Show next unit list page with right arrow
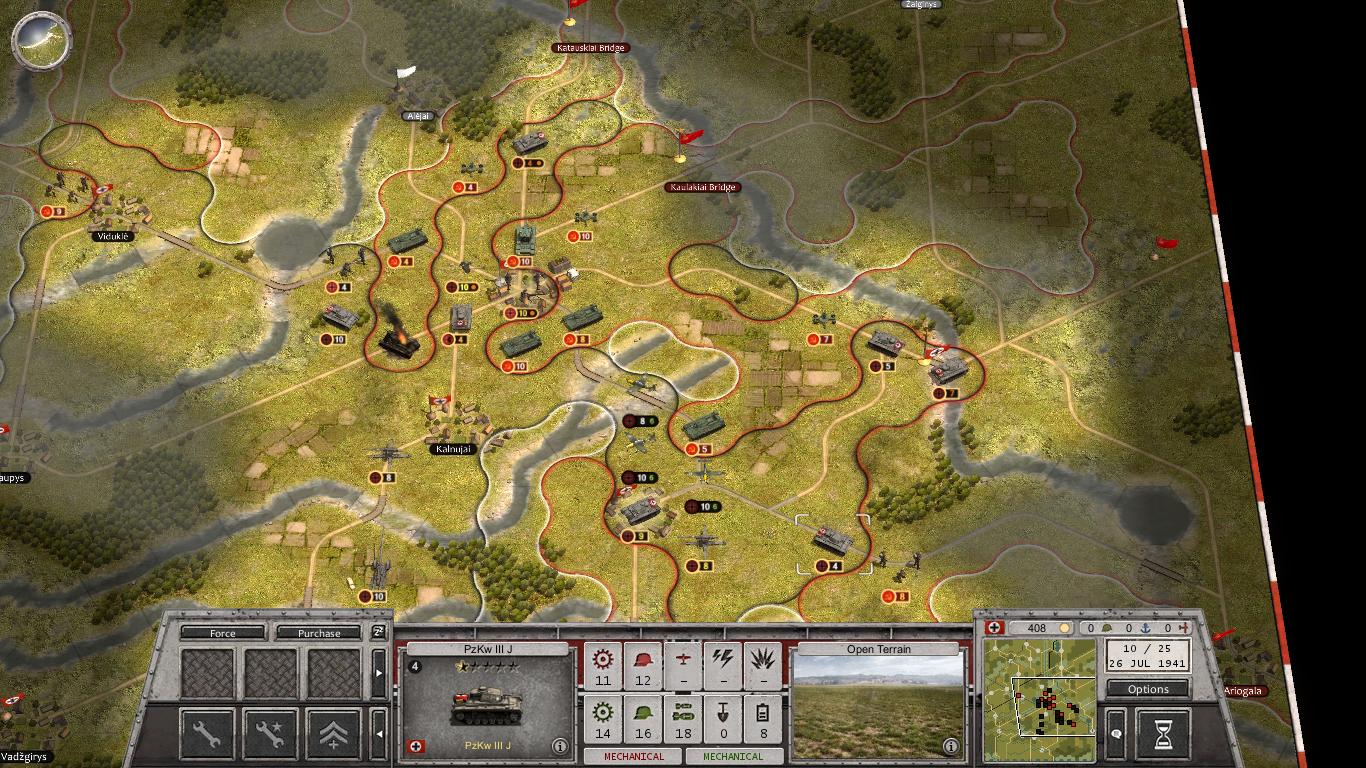Screen dimensions: 1366x768 tap(379, 674)
